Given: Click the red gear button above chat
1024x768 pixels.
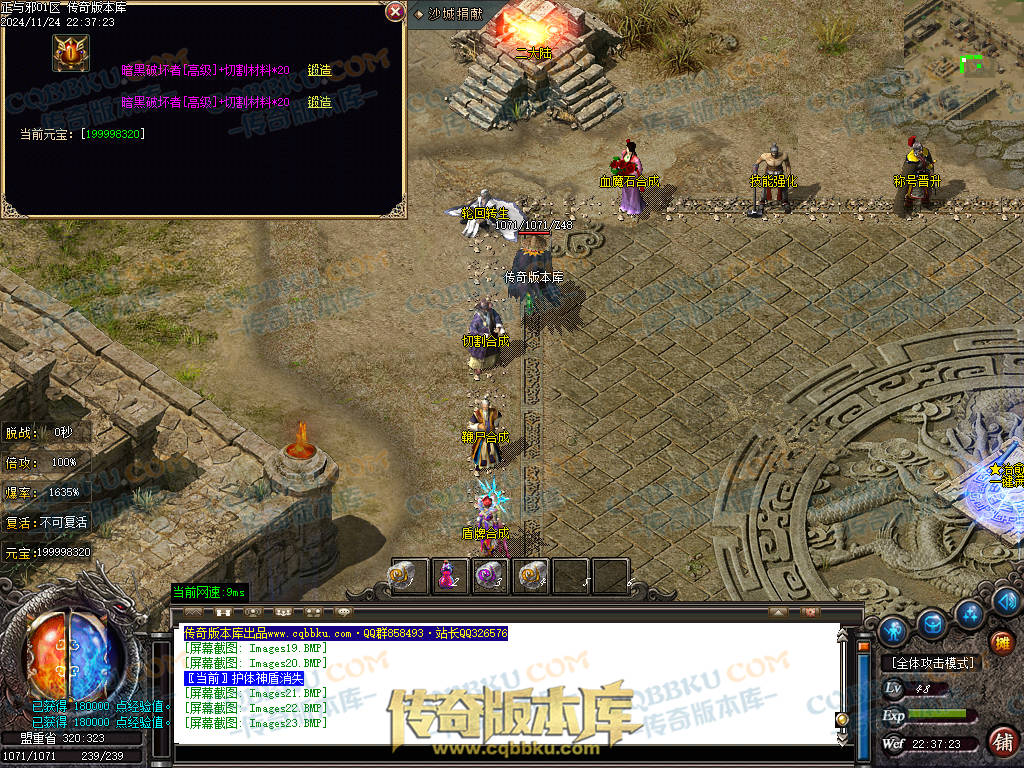Looking at the screenshot, I should pyautogui.click(x=811, y=610).
